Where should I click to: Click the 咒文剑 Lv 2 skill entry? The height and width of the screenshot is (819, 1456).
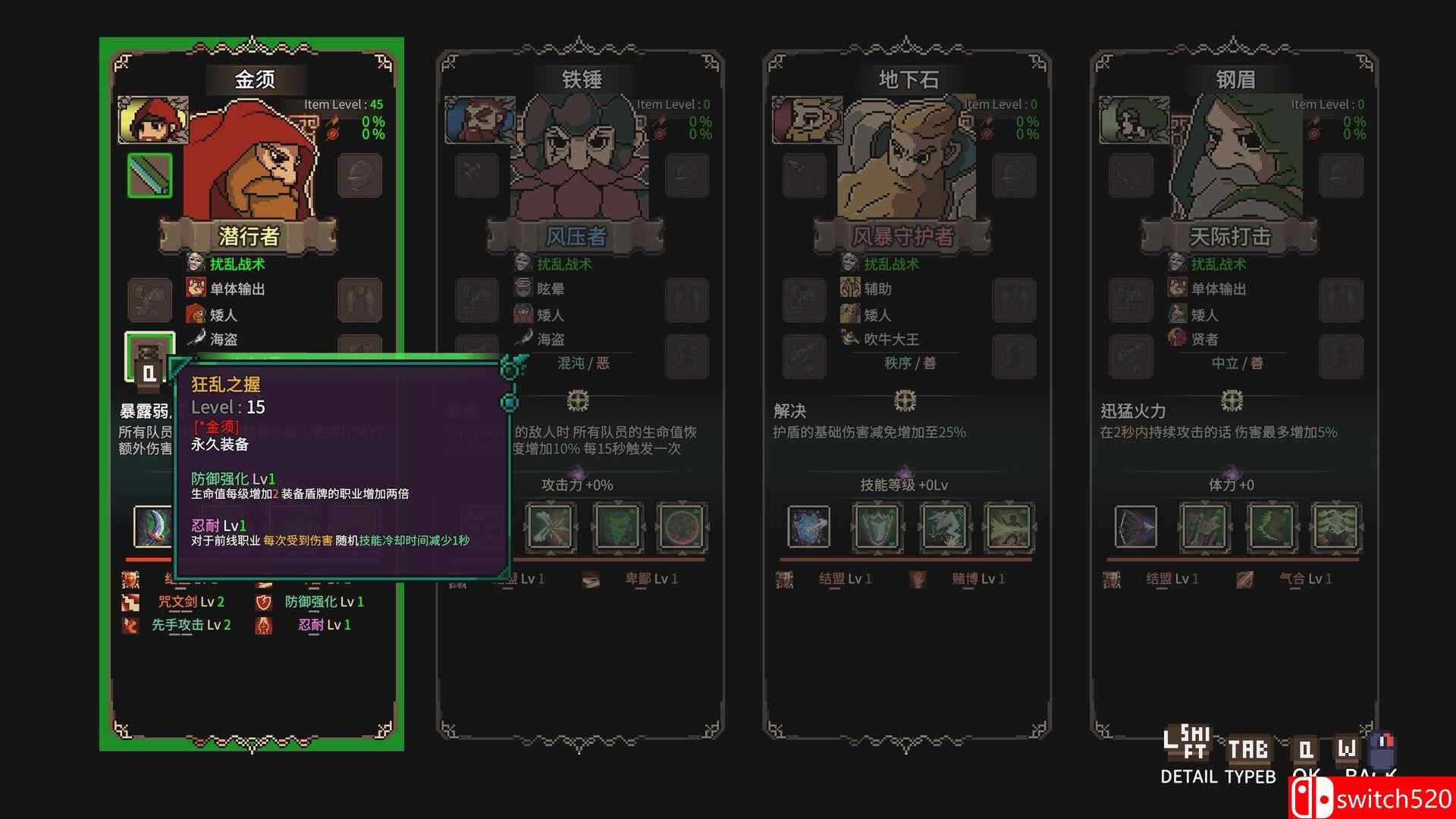coord(190,602)
